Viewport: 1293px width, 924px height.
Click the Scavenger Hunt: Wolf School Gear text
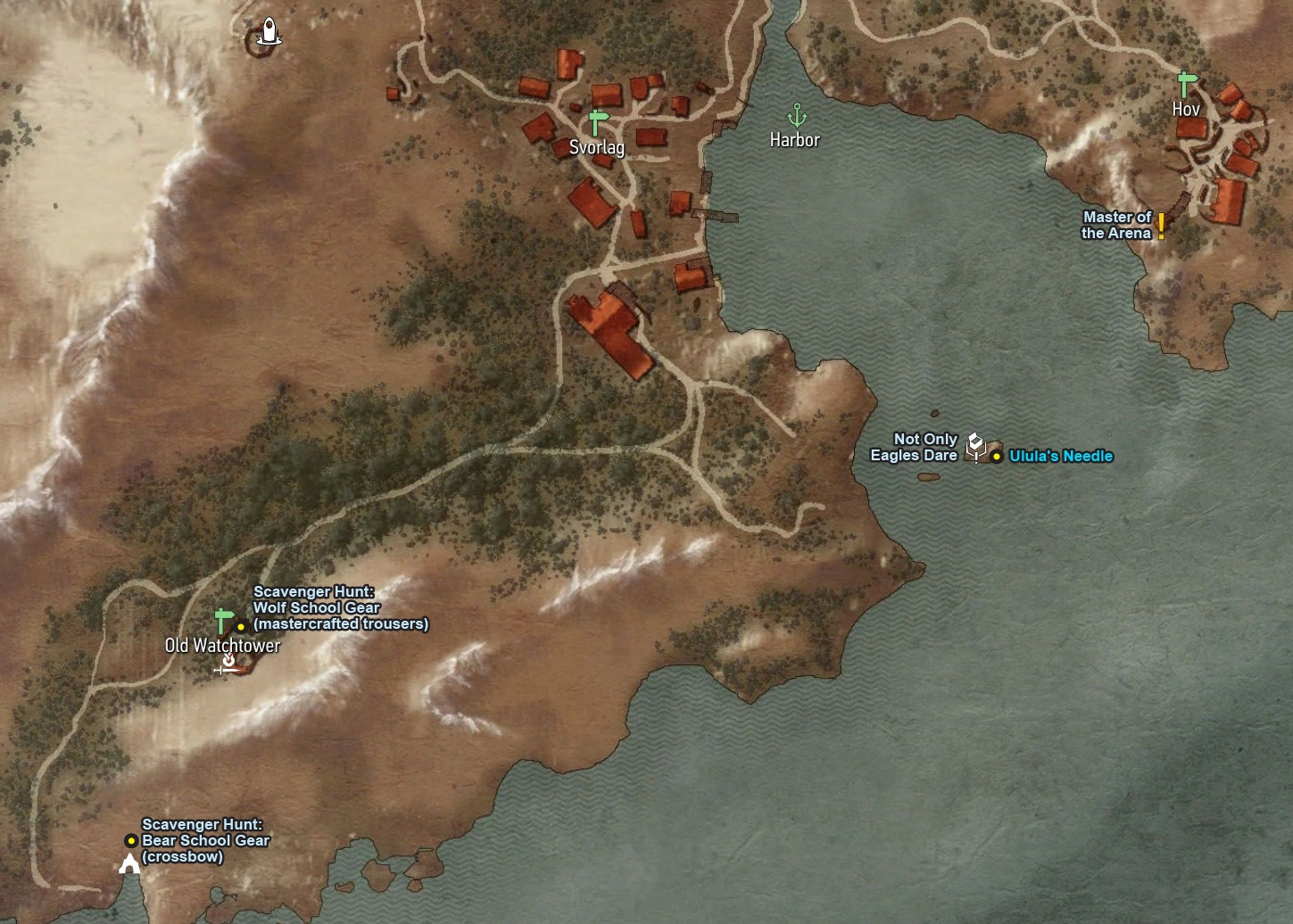click(340, 607)
